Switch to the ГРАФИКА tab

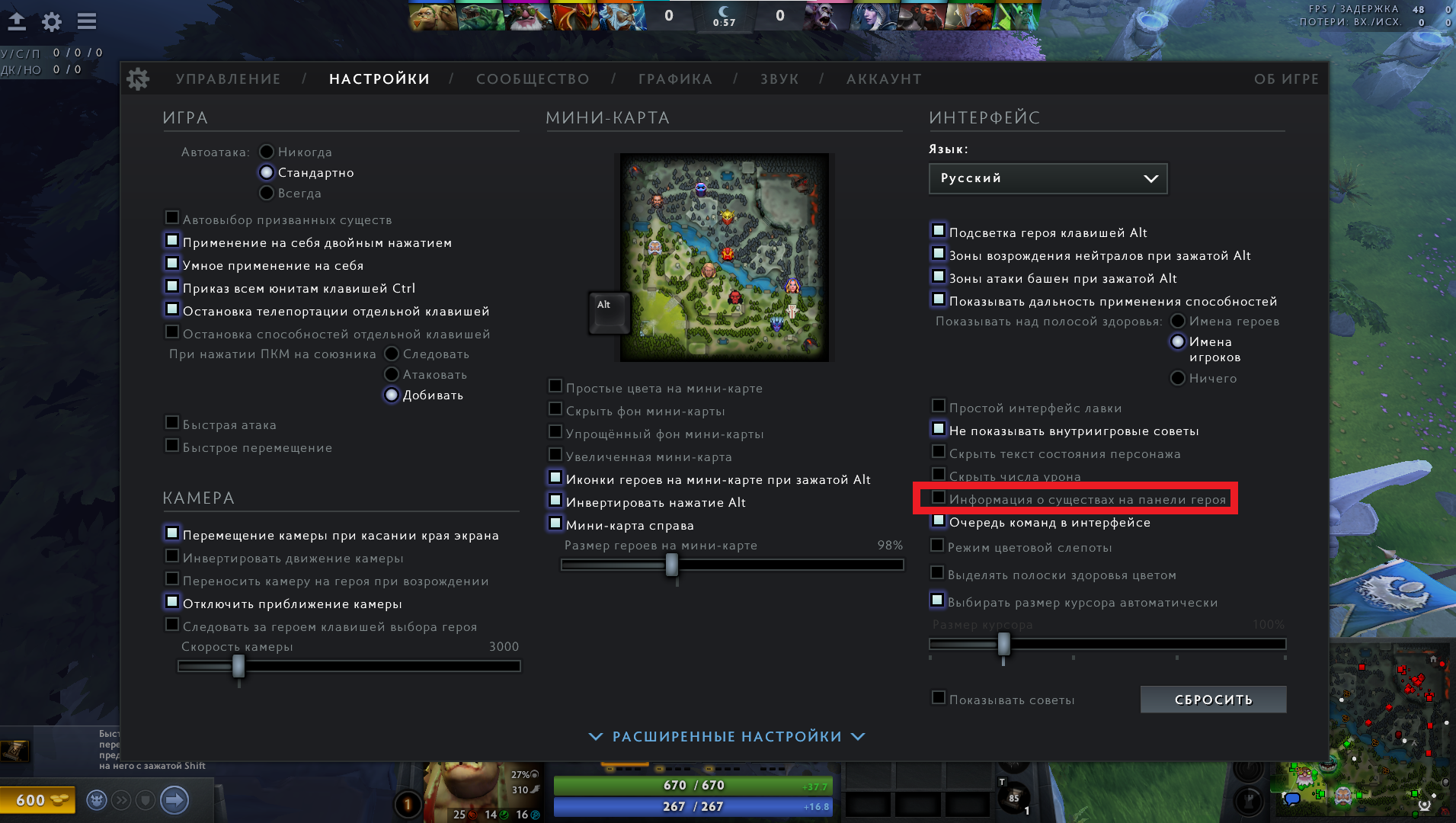(675, 78)
